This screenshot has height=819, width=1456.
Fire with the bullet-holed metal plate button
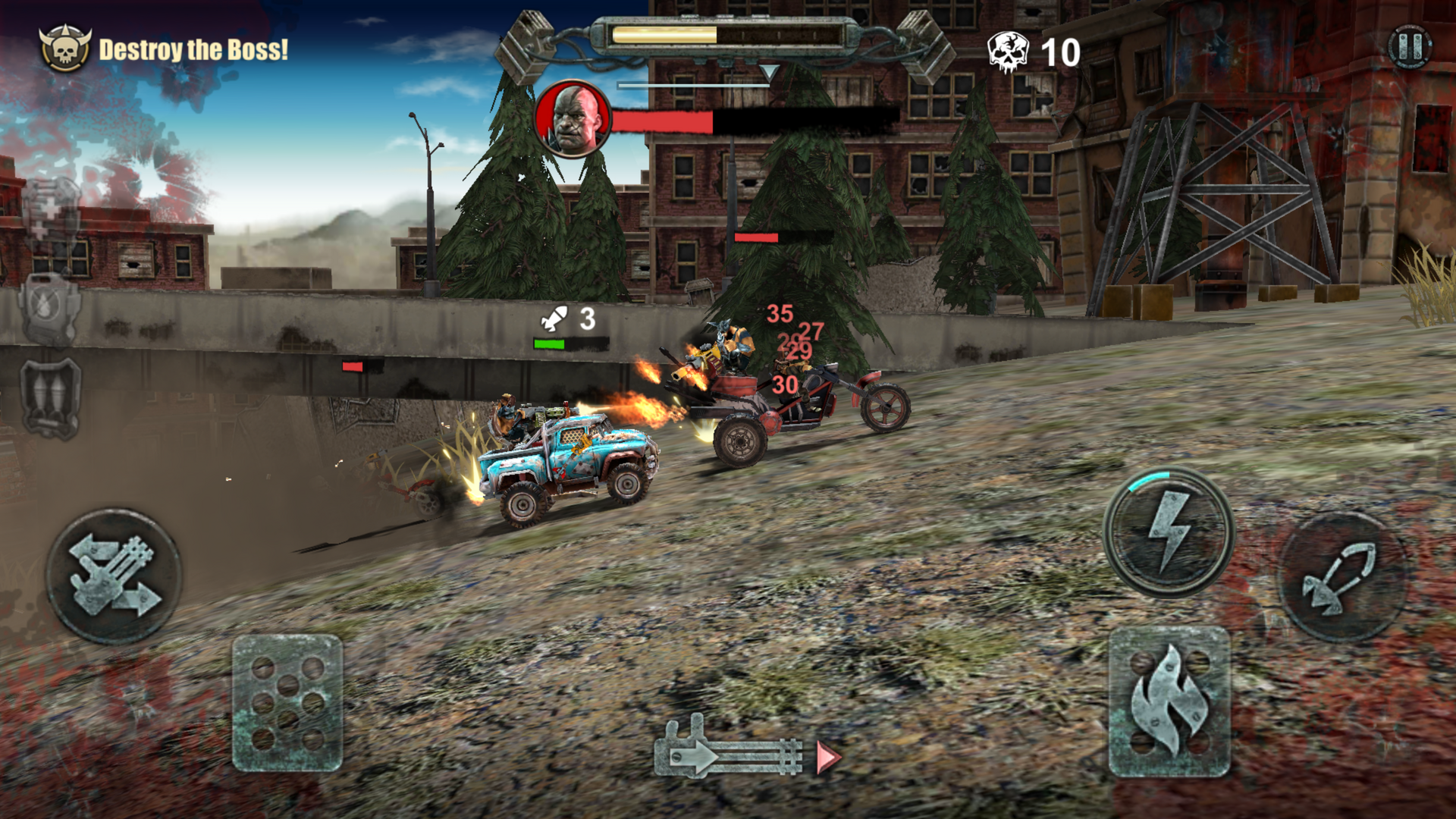(287, 703)
